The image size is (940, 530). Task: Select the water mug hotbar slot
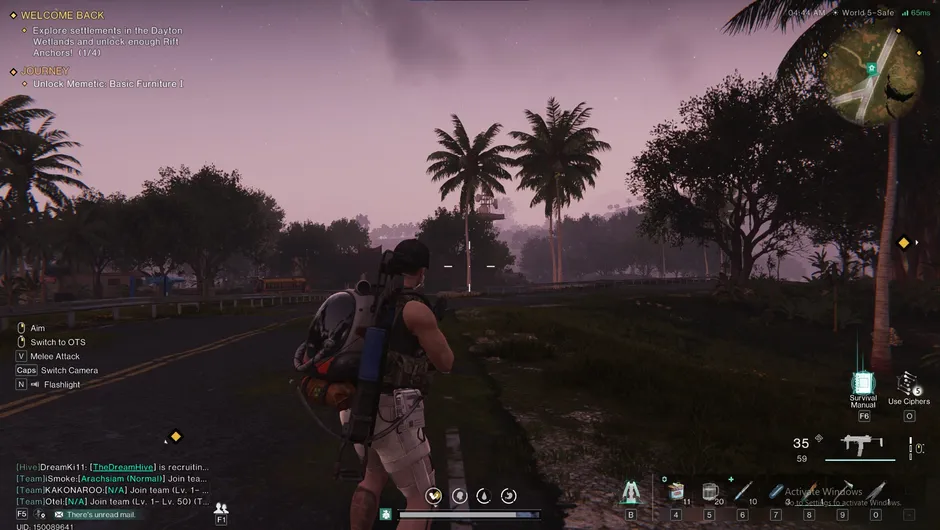point(709,492)
